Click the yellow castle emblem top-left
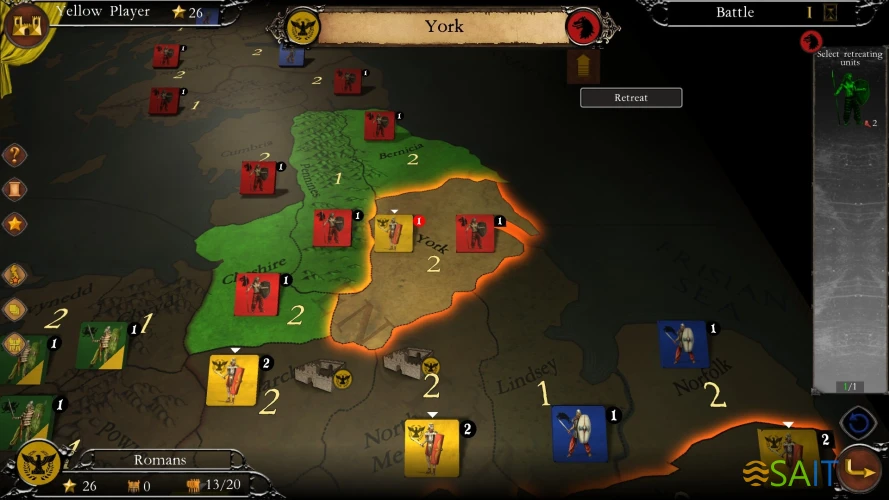The height and width of the screenshot is (500, 889). [25, 24]
